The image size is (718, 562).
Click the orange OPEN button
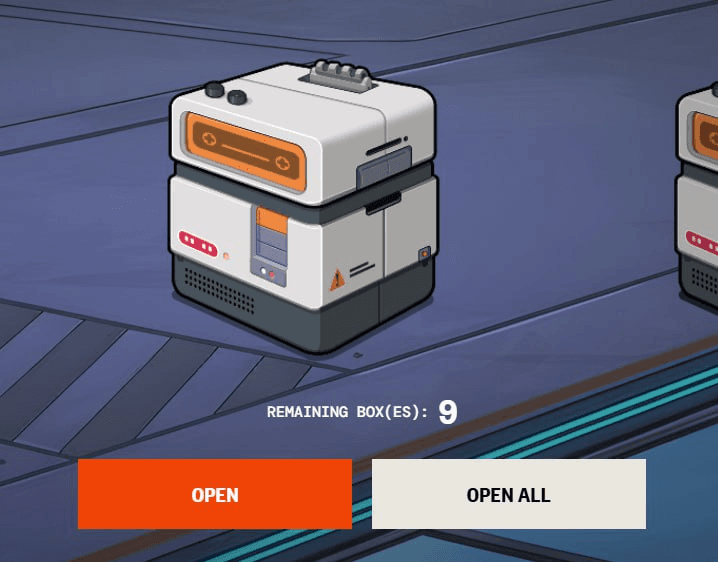215,494
